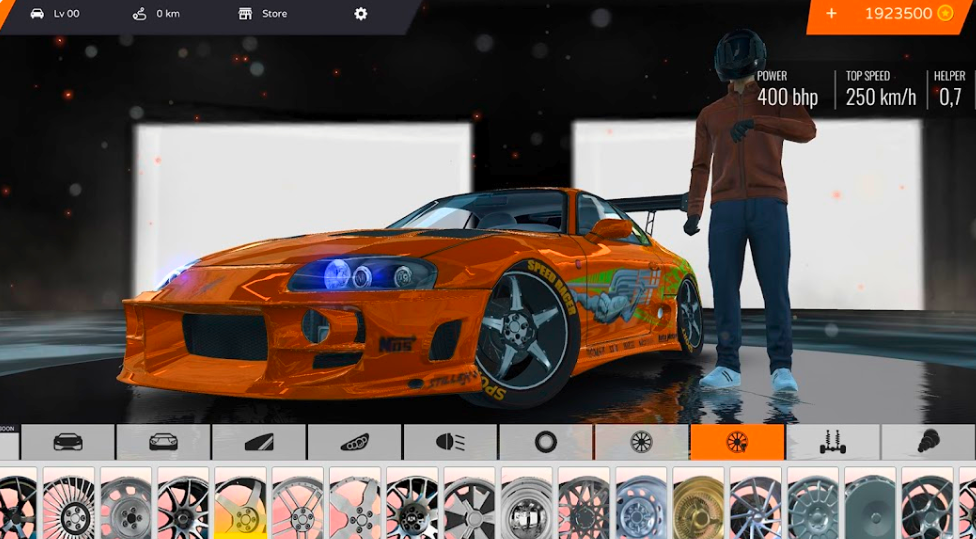
Task: Pick the multi-fin turbine wheel thumbnail
Action: (69, 505)
